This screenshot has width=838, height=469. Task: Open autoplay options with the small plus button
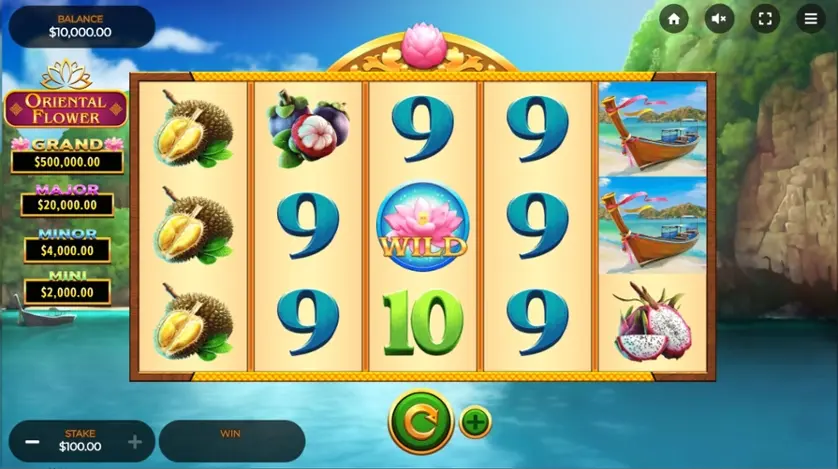point(476,422)
